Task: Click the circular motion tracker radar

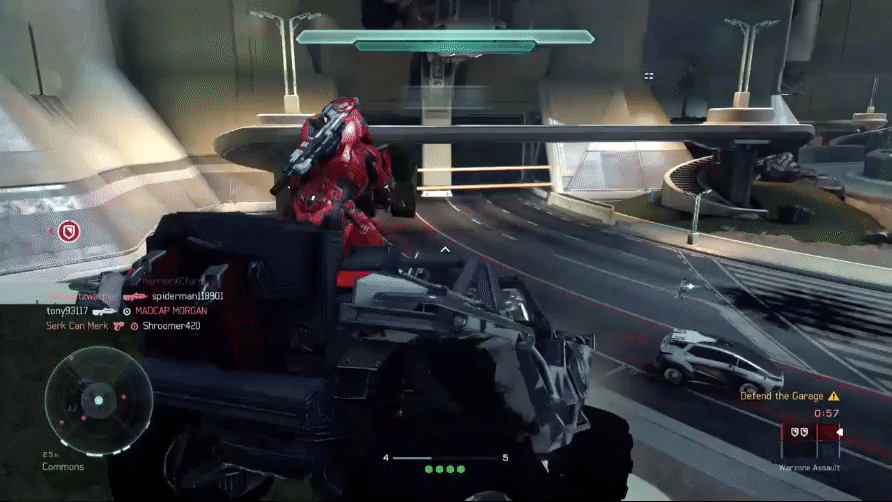Action: coord(98,400)
